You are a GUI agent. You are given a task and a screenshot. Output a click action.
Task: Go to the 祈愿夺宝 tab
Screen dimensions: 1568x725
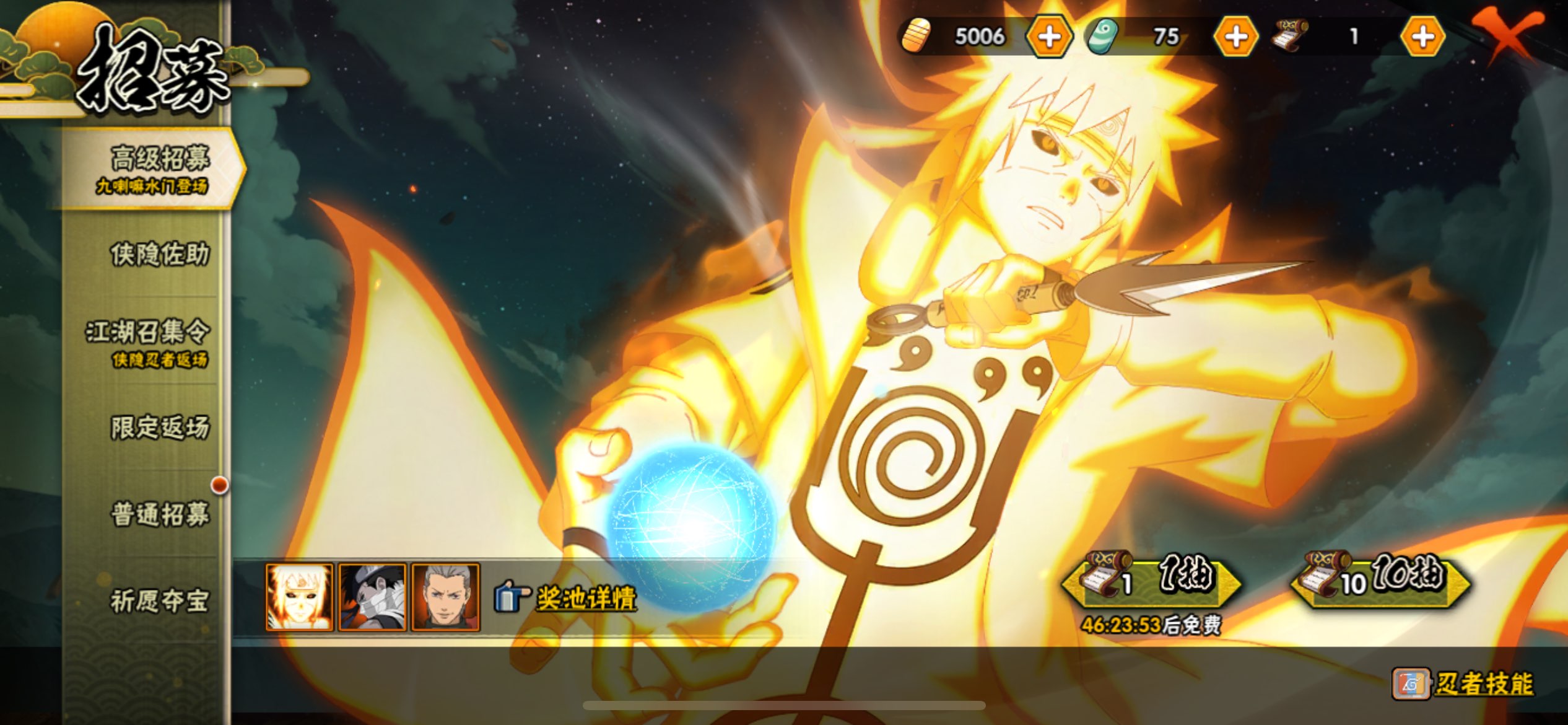(x=160, y=600)
